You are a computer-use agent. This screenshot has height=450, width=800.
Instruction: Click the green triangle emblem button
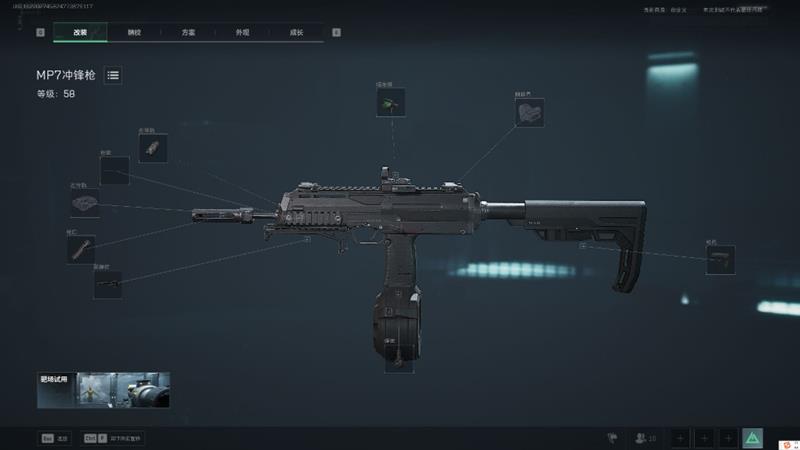tap(752, 438)
